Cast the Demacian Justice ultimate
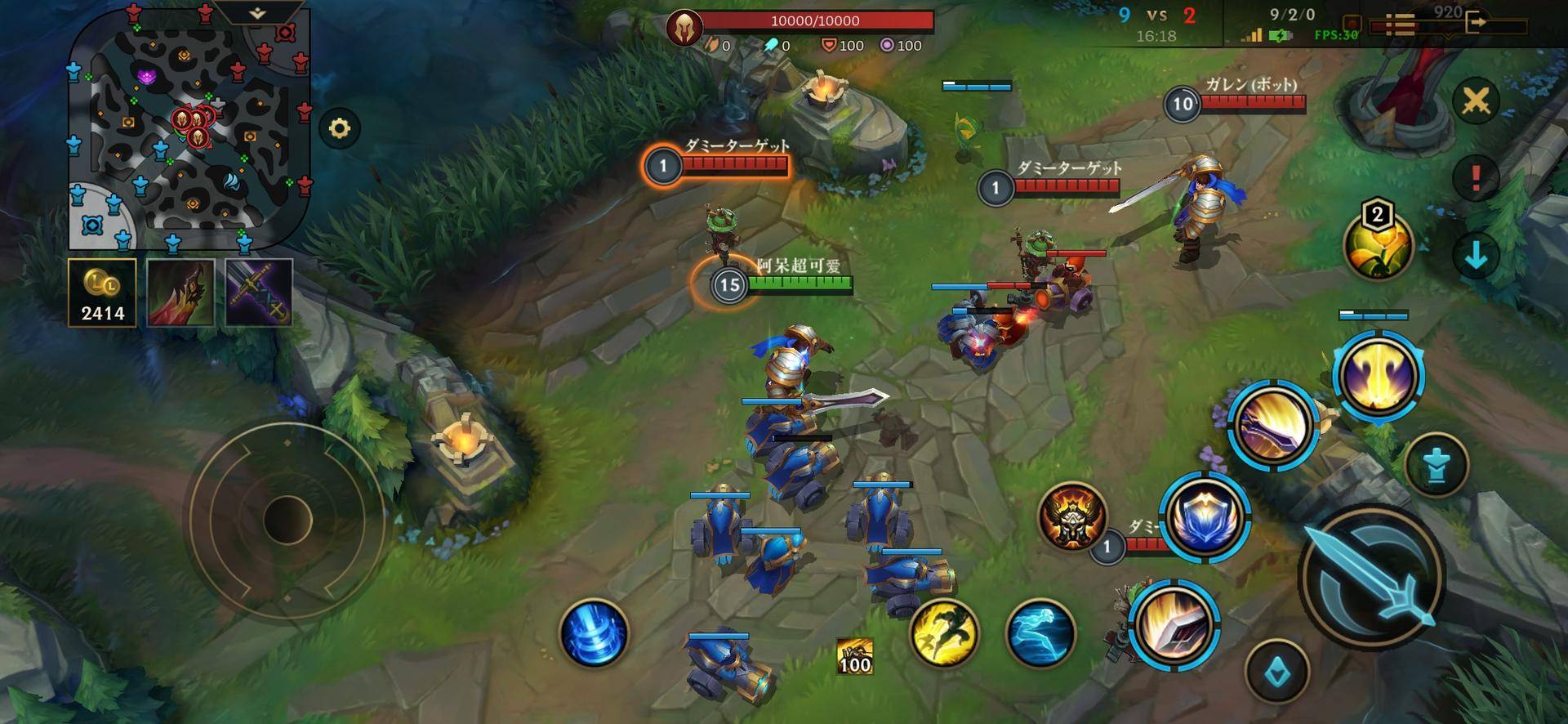The height and width of the screenshot is (724, 1568). coord(1379,375)
